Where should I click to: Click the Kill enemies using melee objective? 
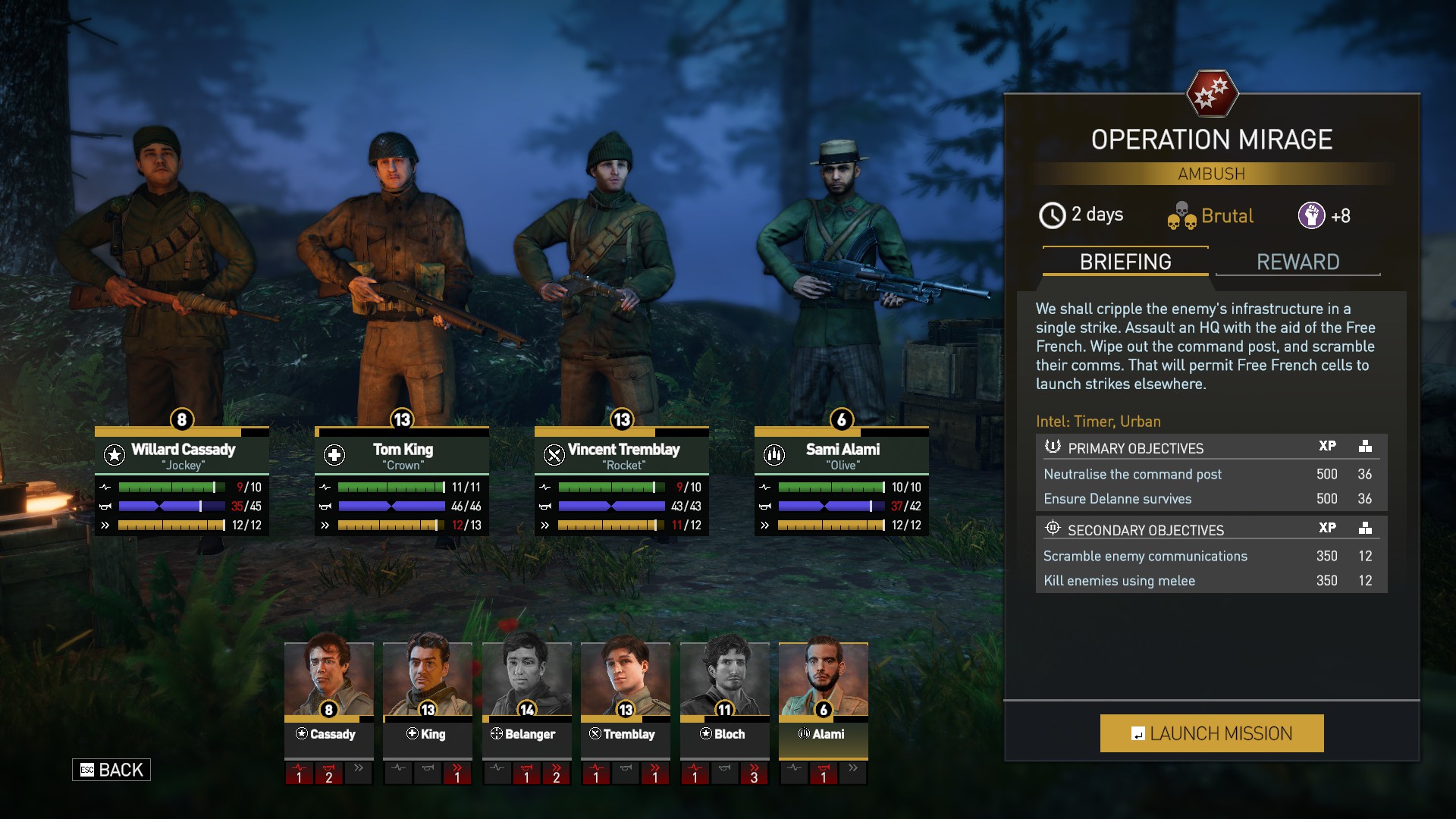1119,580
